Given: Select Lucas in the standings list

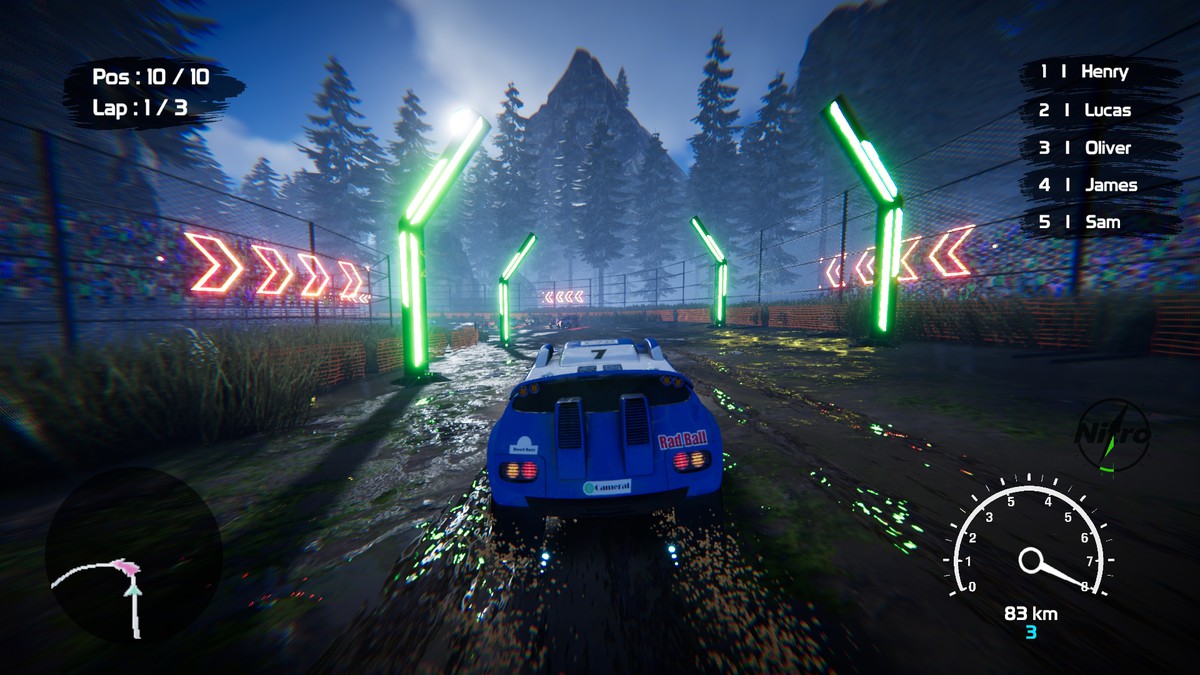Looking at the screenshot, I should (x=1097, y=110).
